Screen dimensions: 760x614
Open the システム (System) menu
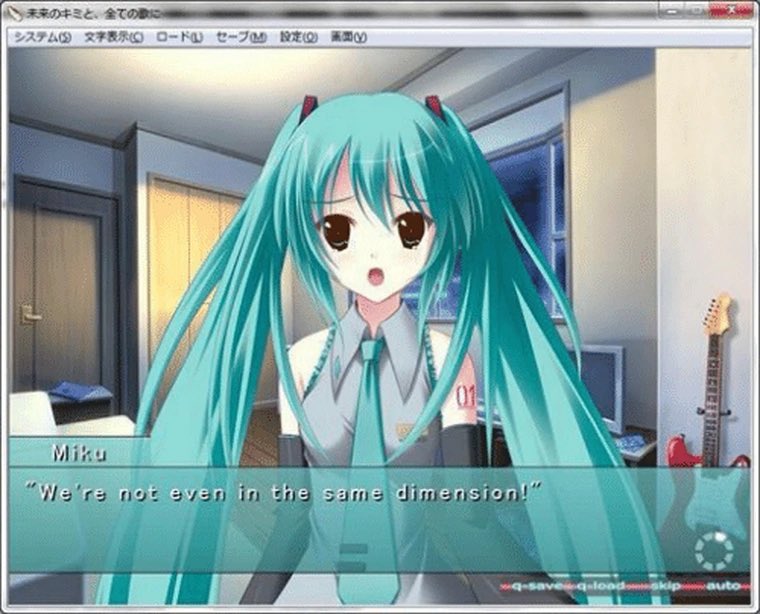click(x=42, y=37)
